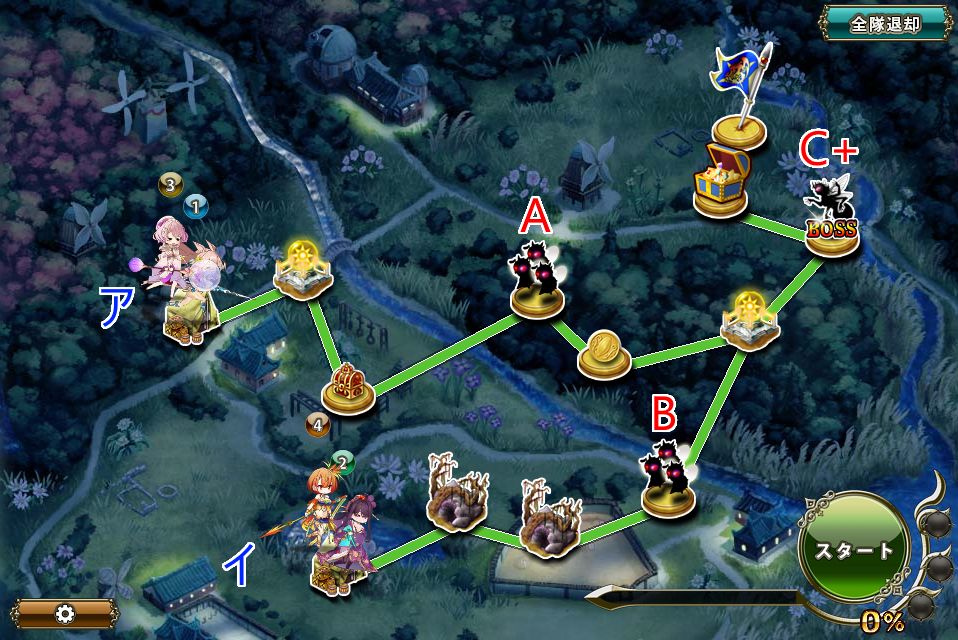Open settings via the gear button
This screenshot has width=958, height=640.
(x=67, y=613)
